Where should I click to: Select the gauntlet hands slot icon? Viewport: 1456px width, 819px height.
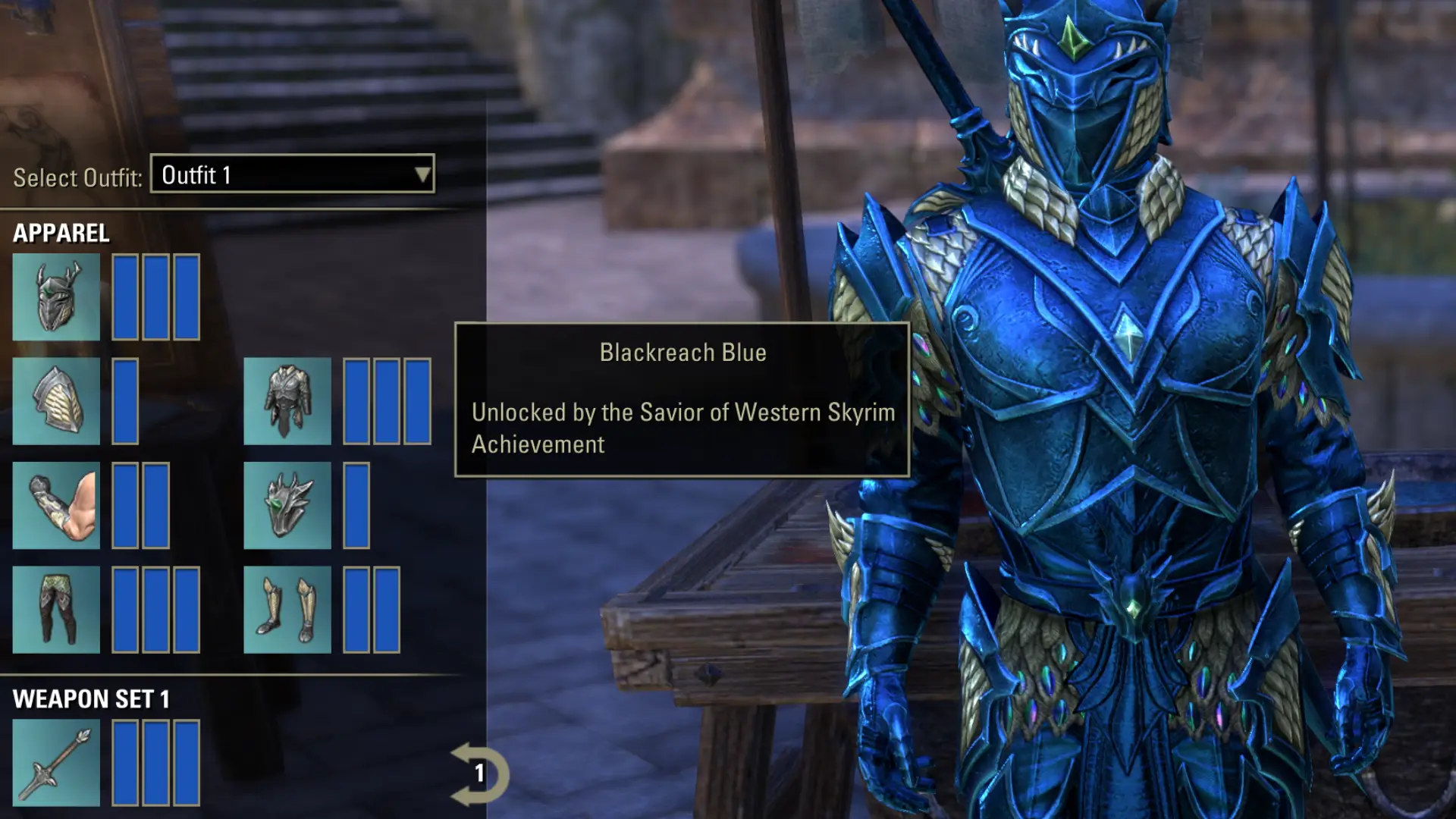coord(57,504)
